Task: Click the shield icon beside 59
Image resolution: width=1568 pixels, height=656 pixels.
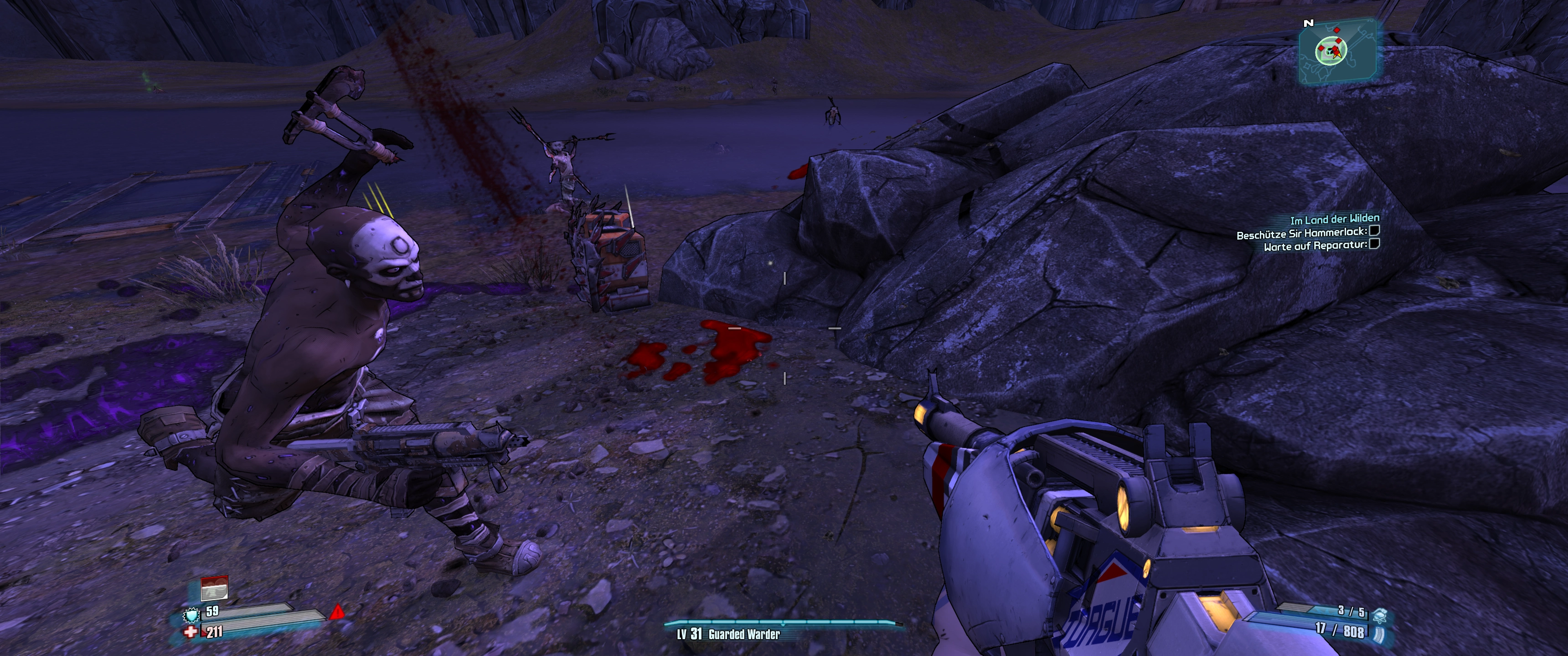Action: (x=192, y=615)
